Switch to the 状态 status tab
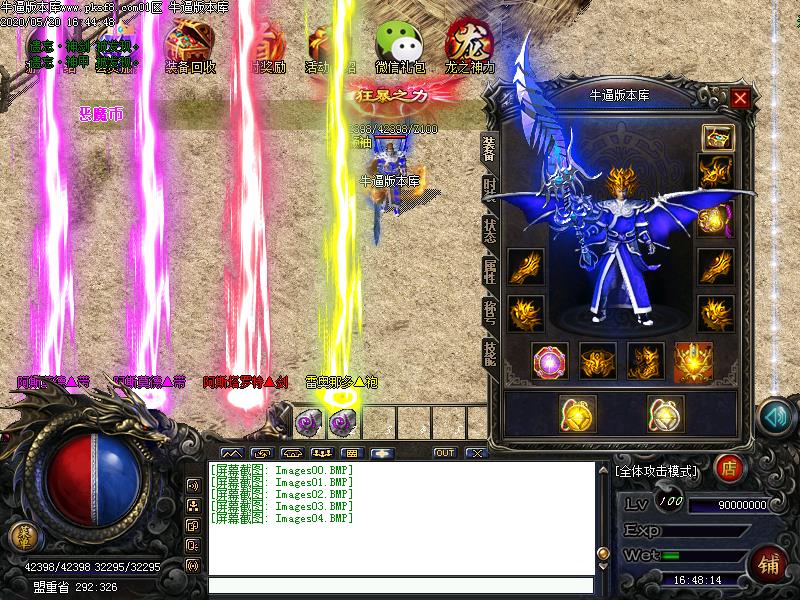Viewport: 800px width, 600px height. click(x=489, y=230)
